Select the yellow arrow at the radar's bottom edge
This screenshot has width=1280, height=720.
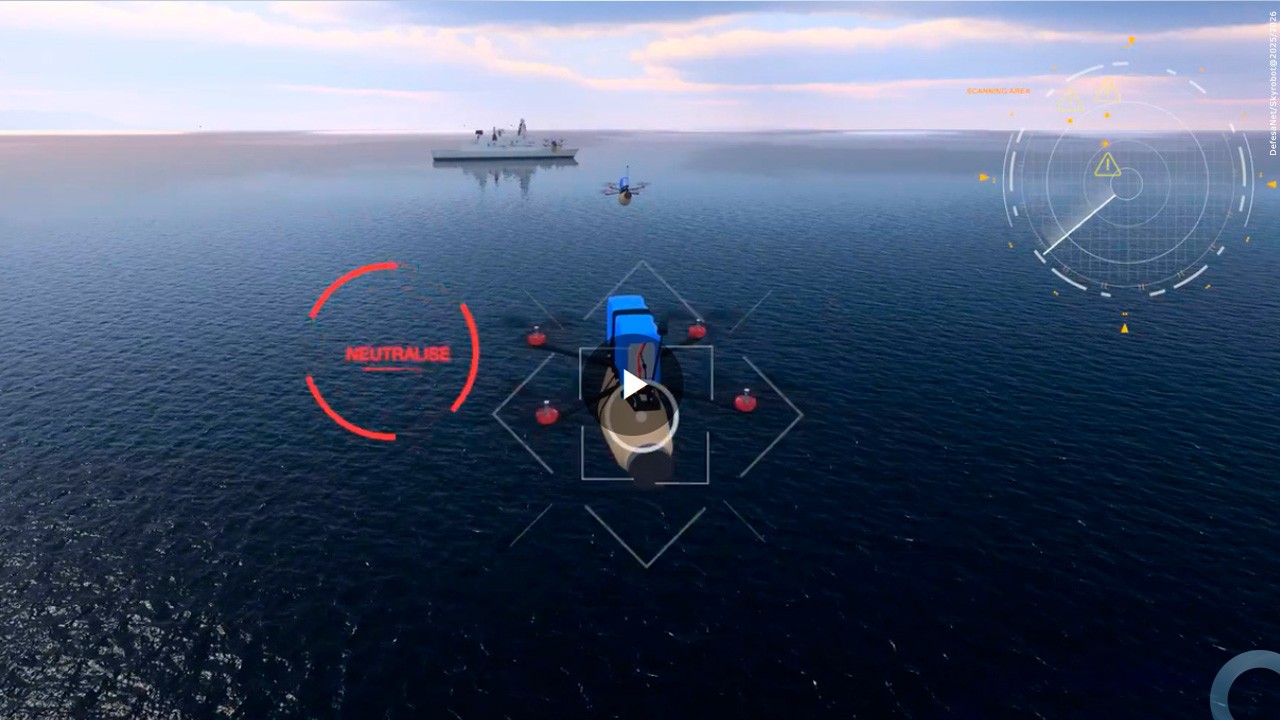pos(1125,327)
